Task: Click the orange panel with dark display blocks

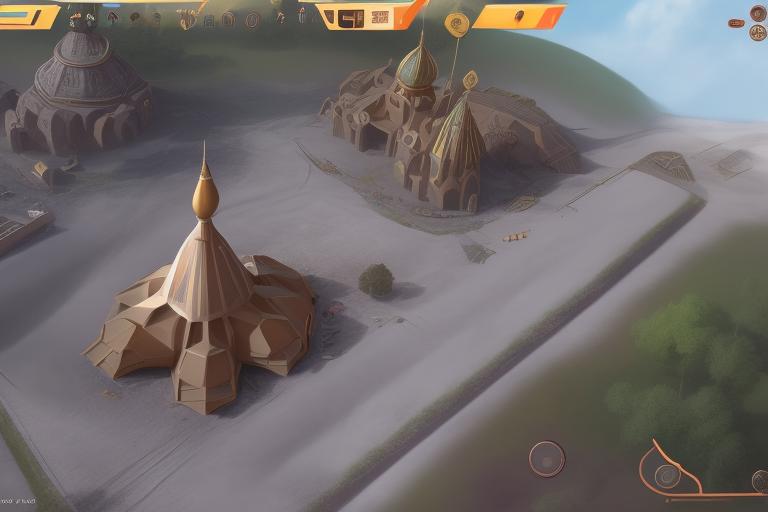Action: click(368, 15)
